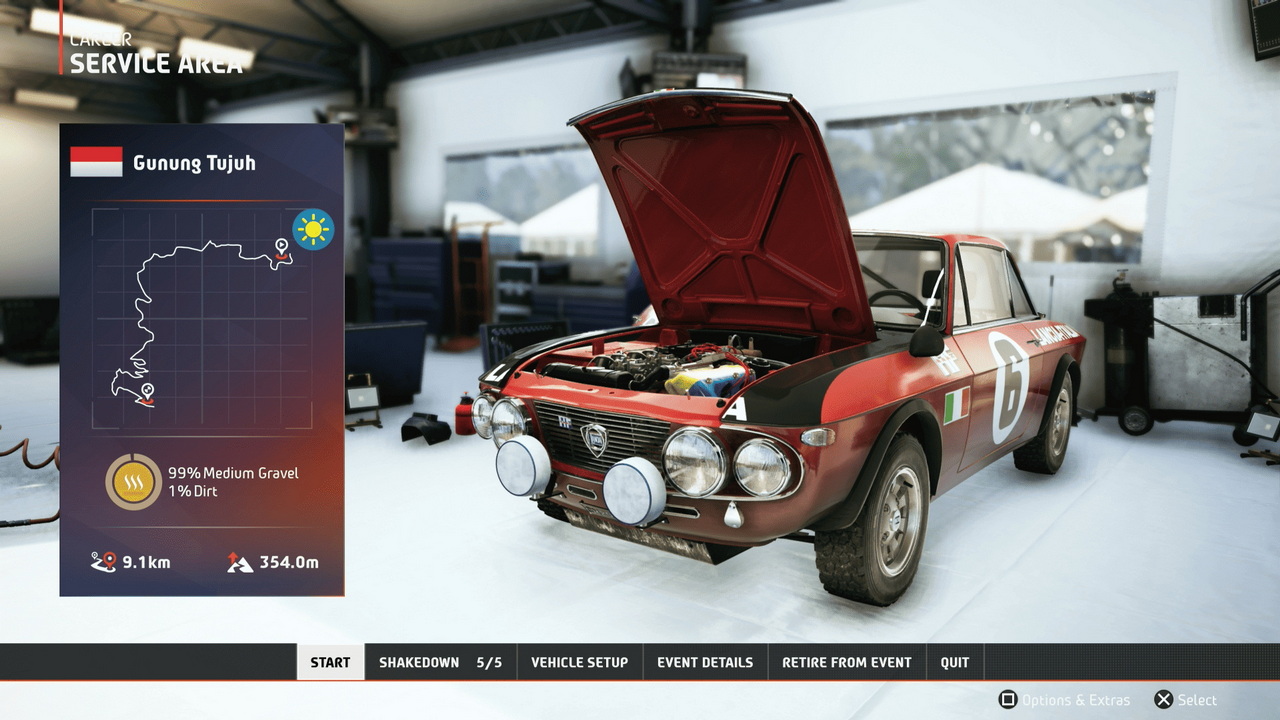Open EVENT DETAILS from the bottom menu
Screen dimensions: 1280x720
pyautogui.click(x=705, y=662)
